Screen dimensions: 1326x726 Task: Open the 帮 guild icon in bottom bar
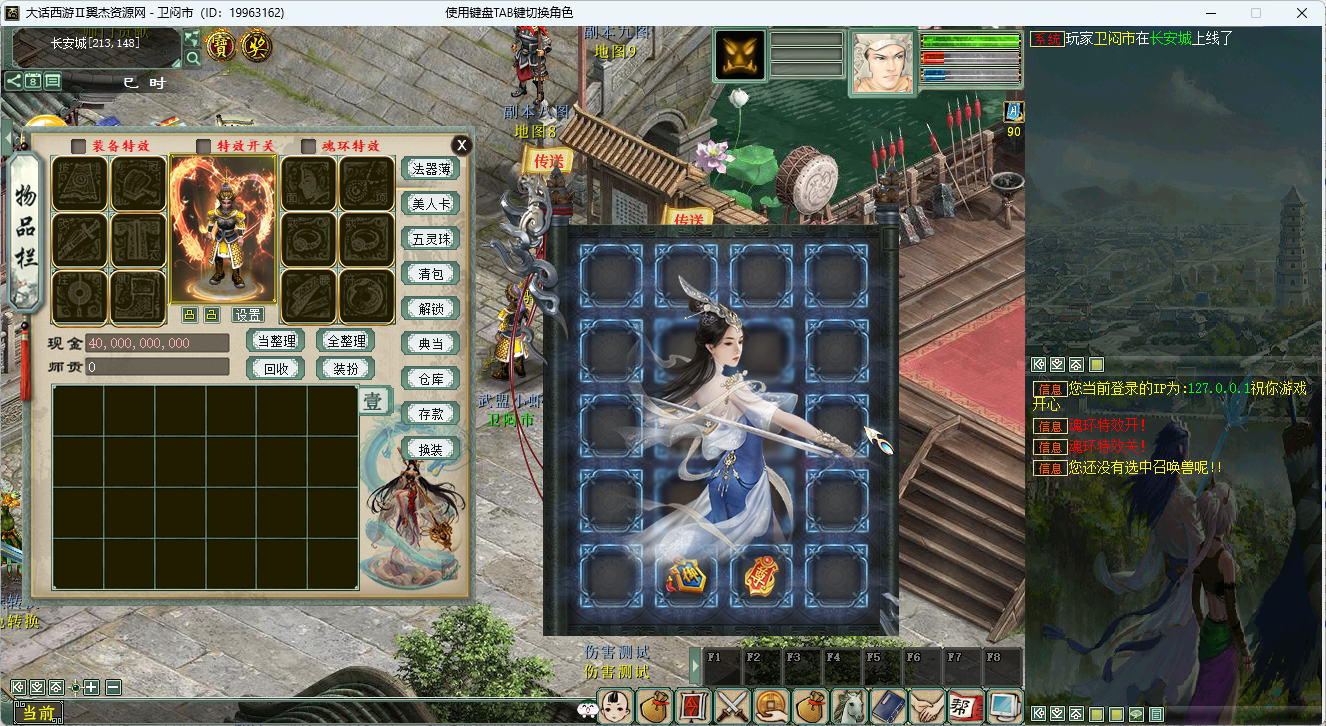coord(965,706)
